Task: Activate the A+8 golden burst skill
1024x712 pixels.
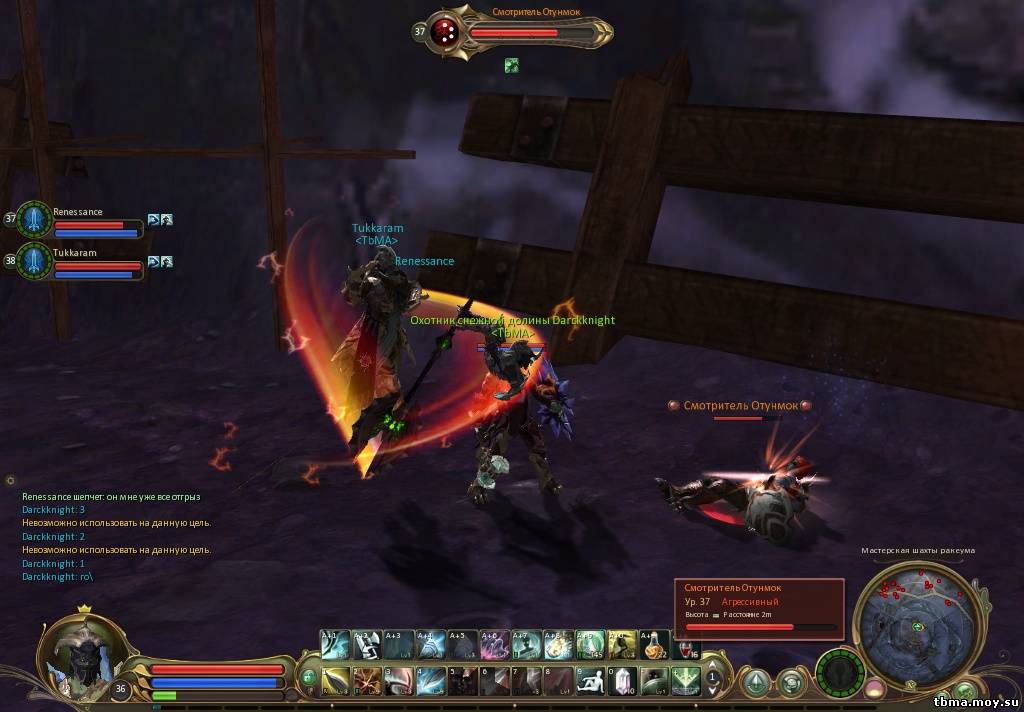Action: pos(557,643)
